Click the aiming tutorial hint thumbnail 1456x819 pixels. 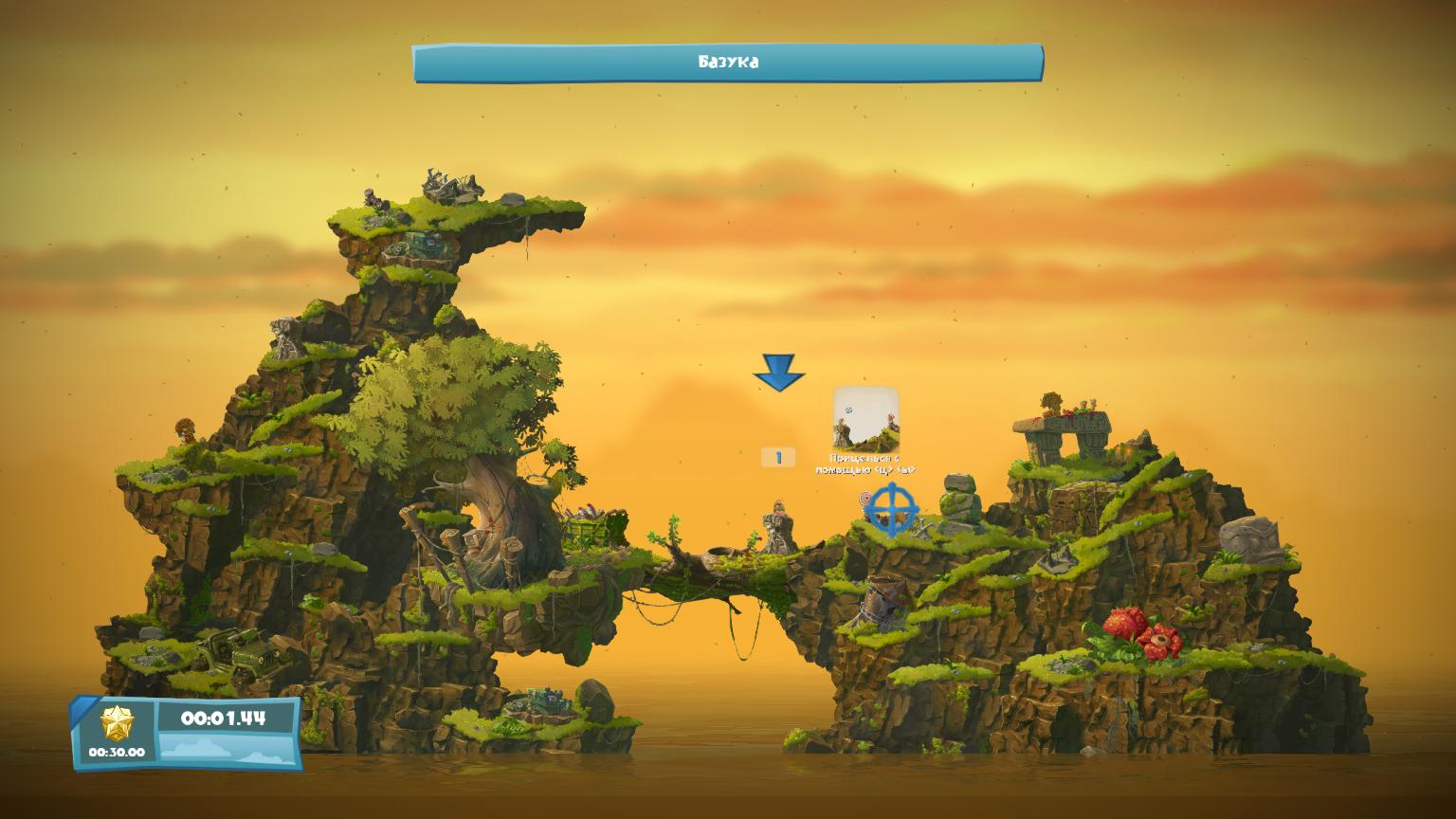point(865,418)
